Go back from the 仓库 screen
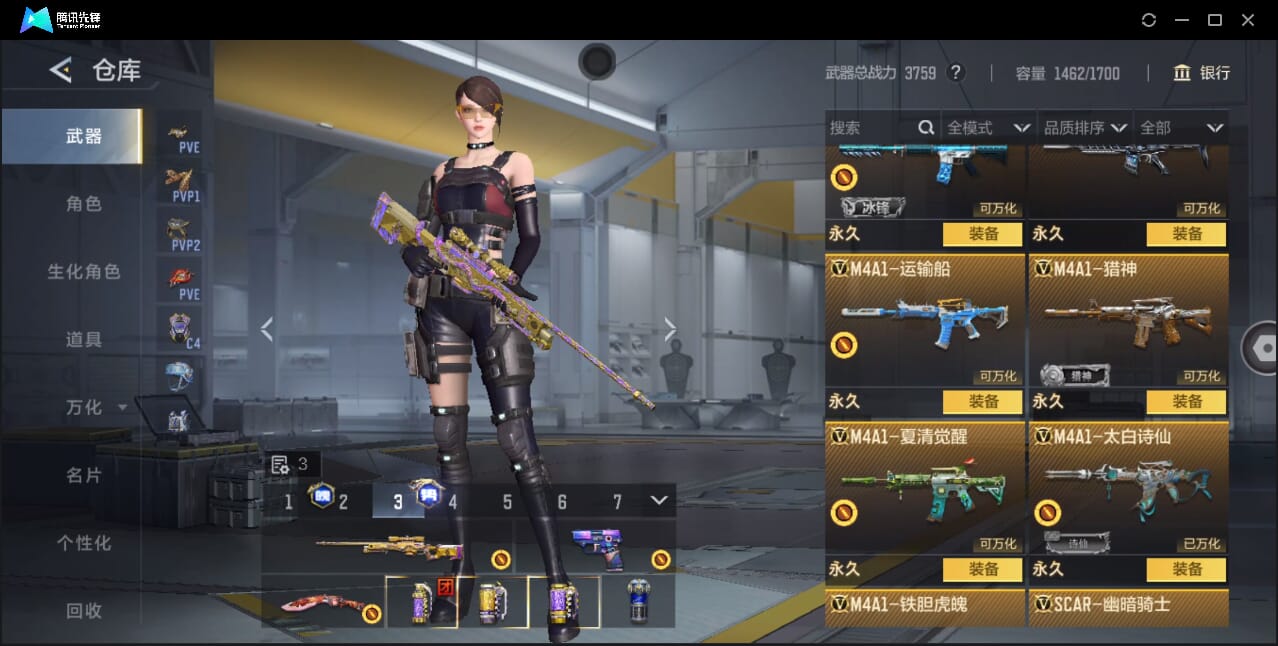Viewport: 1278px width, 646px height. (60, 70)
